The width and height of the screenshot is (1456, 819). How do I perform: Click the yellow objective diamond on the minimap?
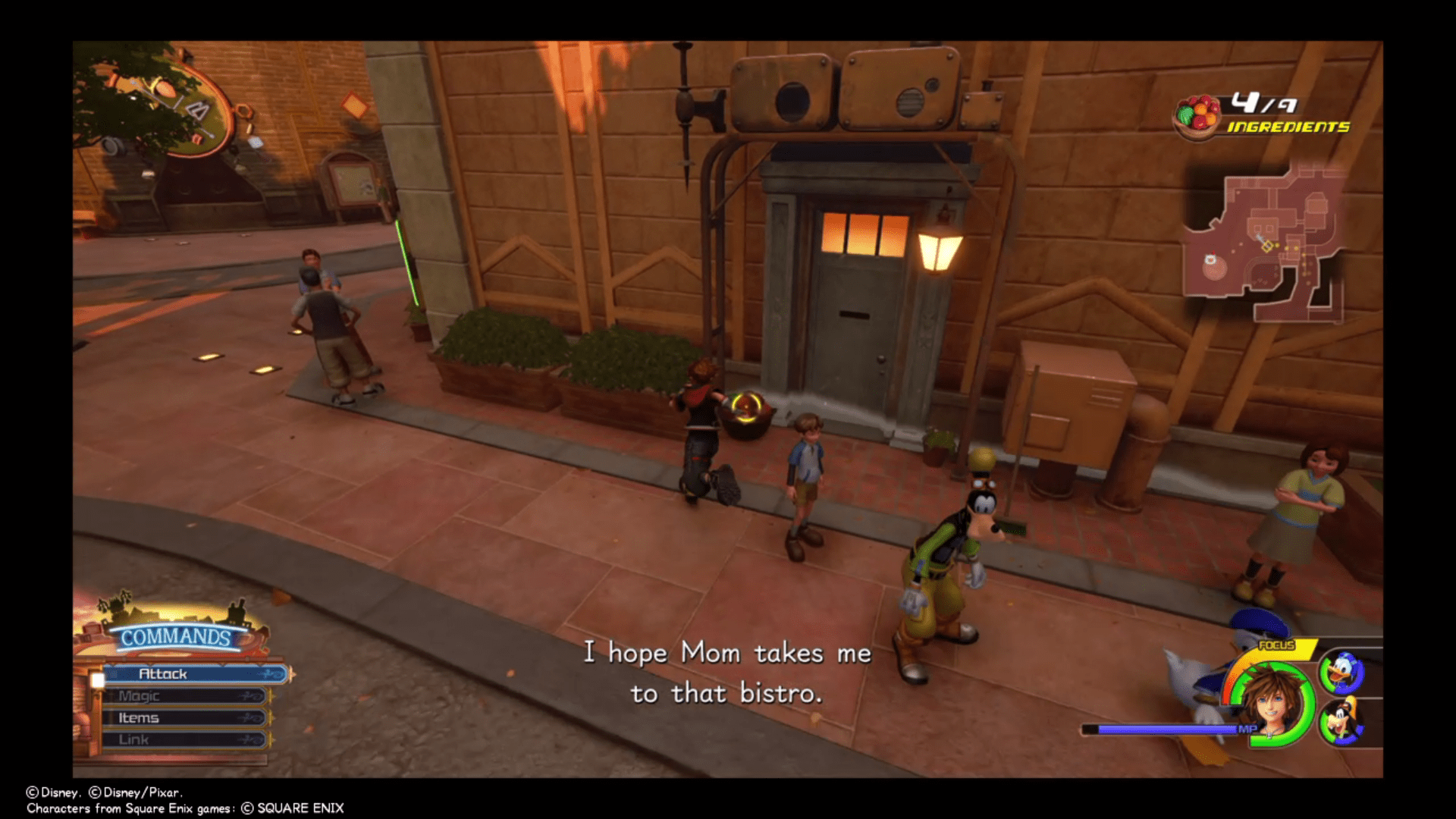[1268, 246]
